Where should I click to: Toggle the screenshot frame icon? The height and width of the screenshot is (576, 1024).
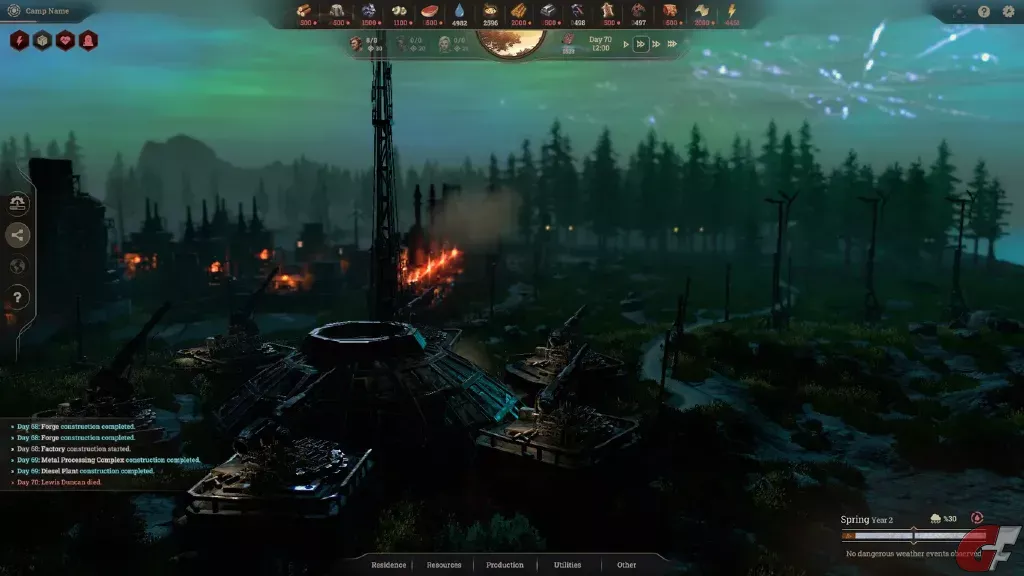960,12
